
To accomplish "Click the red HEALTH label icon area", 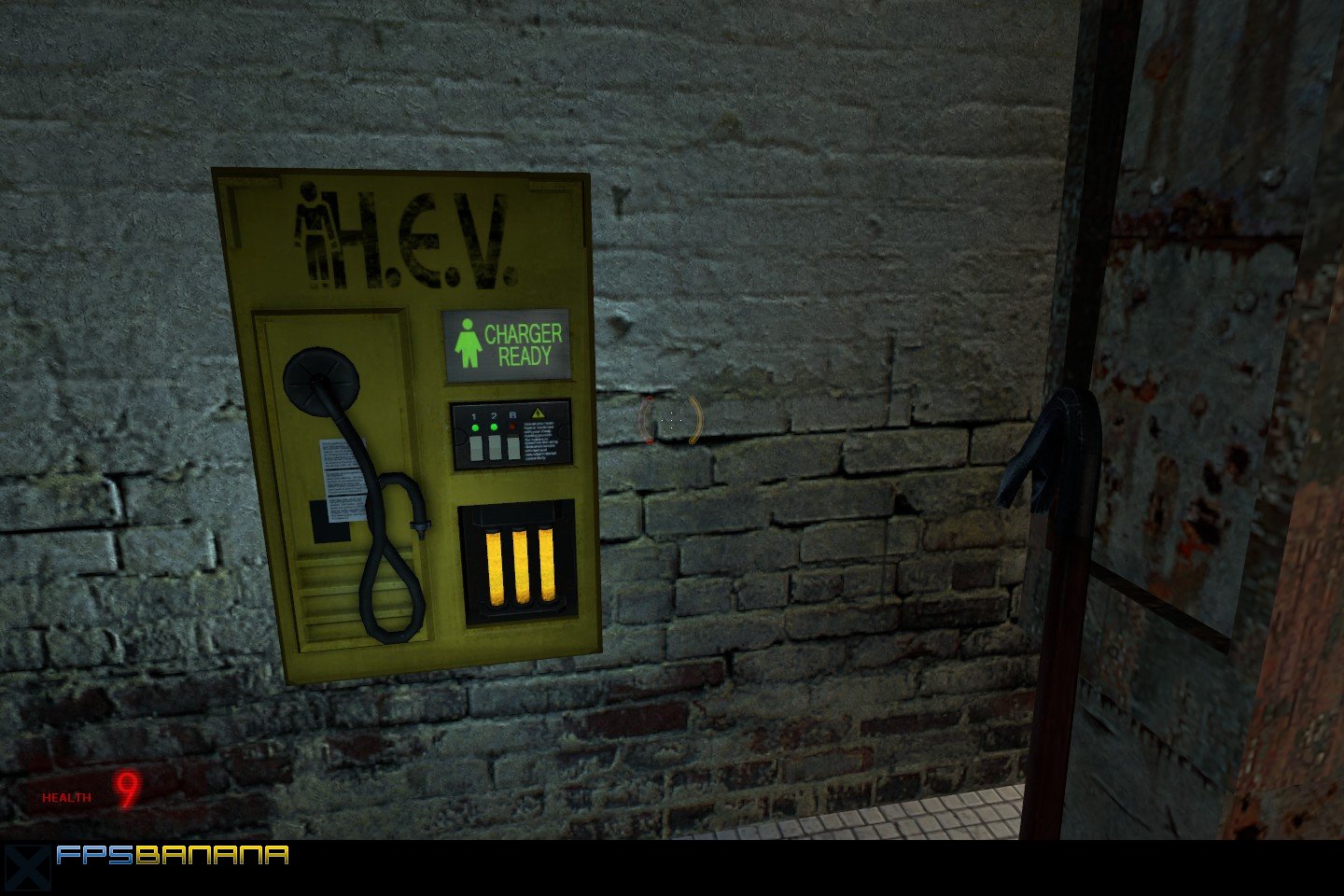I will (64, 797).
